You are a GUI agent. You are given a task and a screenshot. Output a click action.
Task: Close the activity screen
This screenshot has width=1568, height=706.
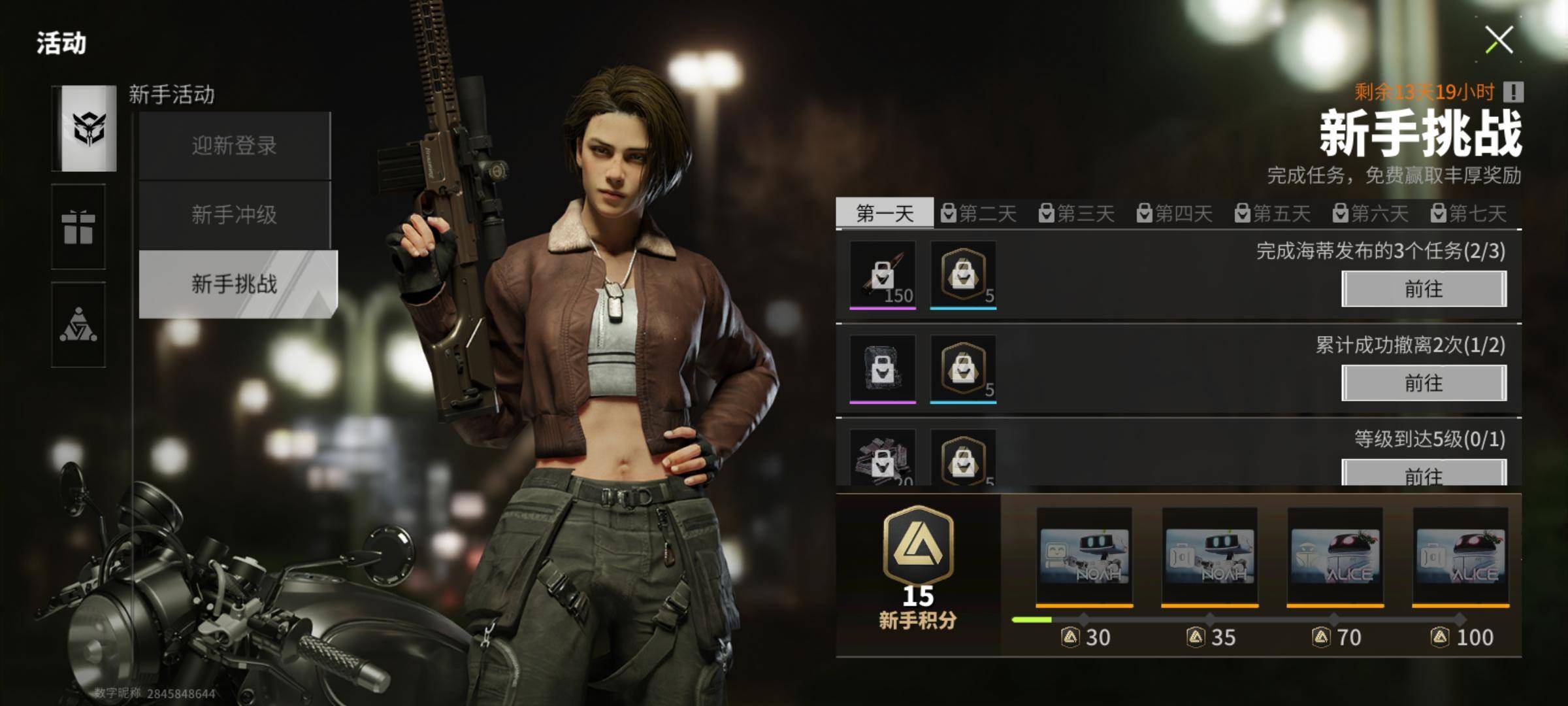(1499, 40)
